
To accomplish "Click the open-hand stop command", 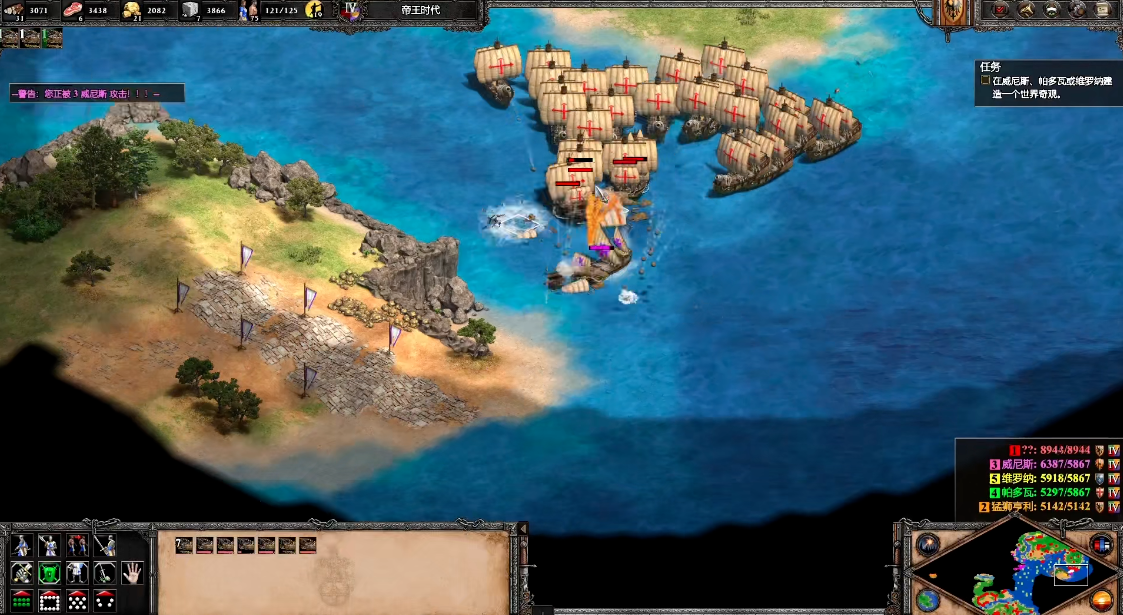I will click(x=133, y=573).
